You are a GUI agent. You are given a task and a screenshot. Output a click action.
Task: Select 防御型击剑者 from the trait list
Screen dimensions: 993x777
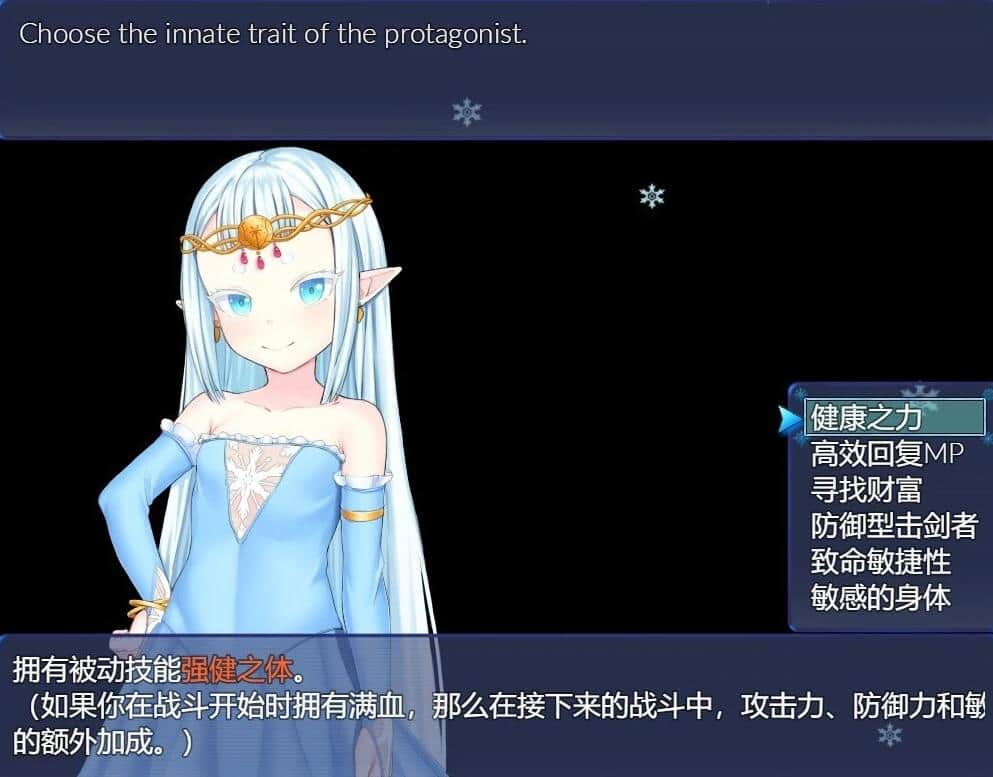point(893,526)
